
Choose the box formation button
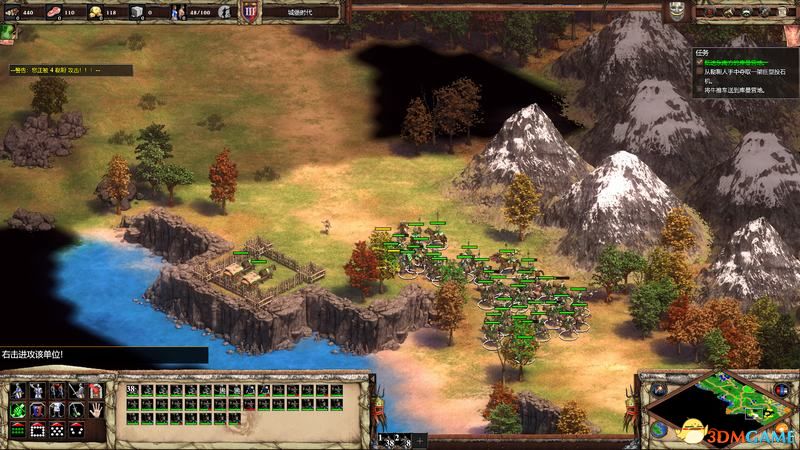coord(36,429)
